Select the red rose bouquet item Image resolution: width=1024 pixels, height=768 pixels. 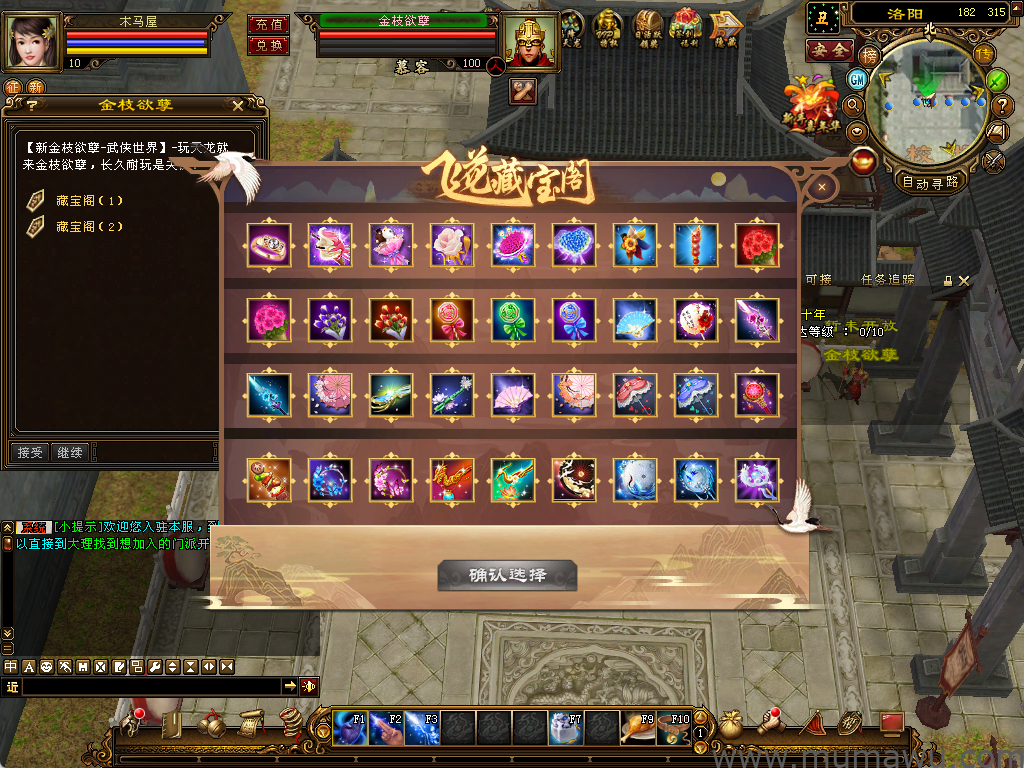(x=757, y=245)
